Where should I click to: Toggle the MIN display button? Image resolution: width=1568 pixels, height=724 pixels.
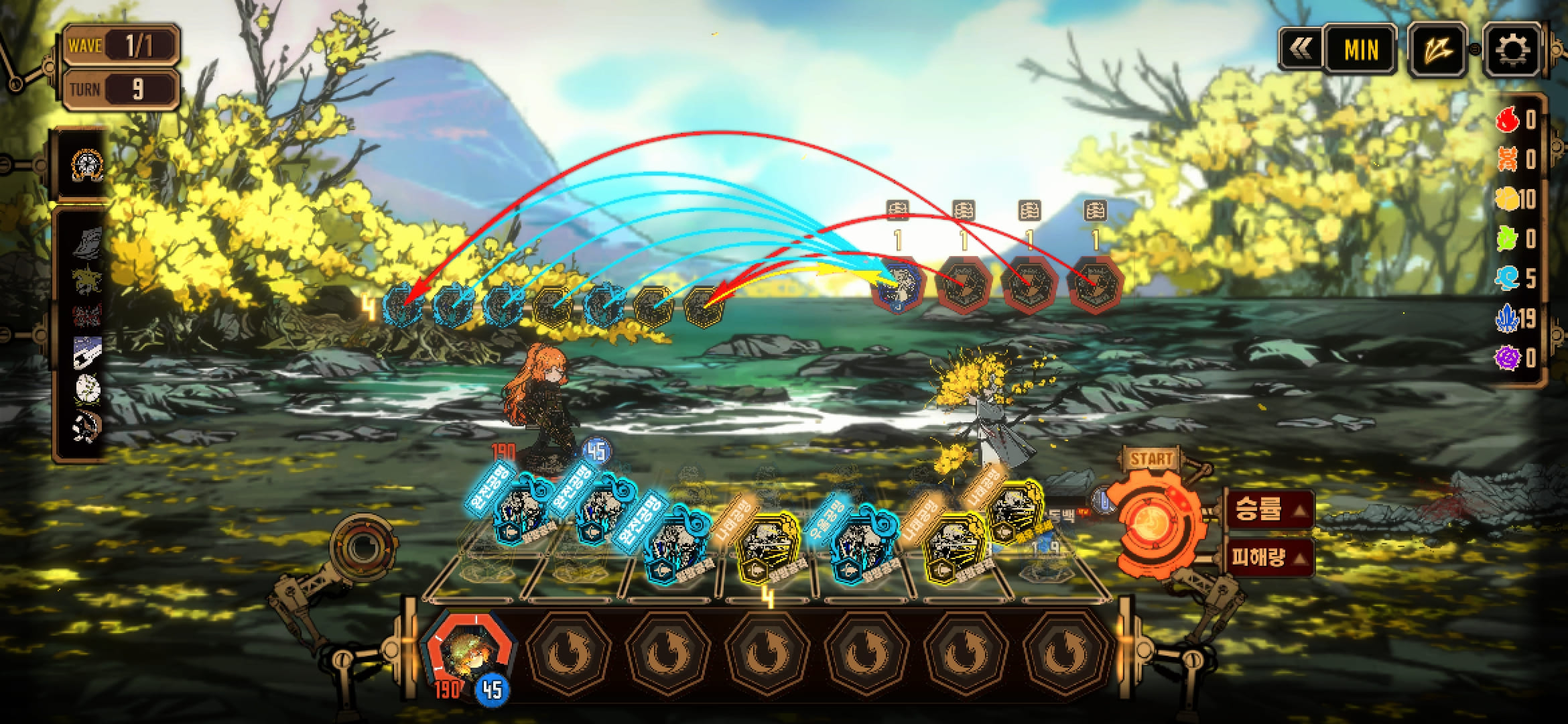pyautogui.click(x=1360, y=50)
